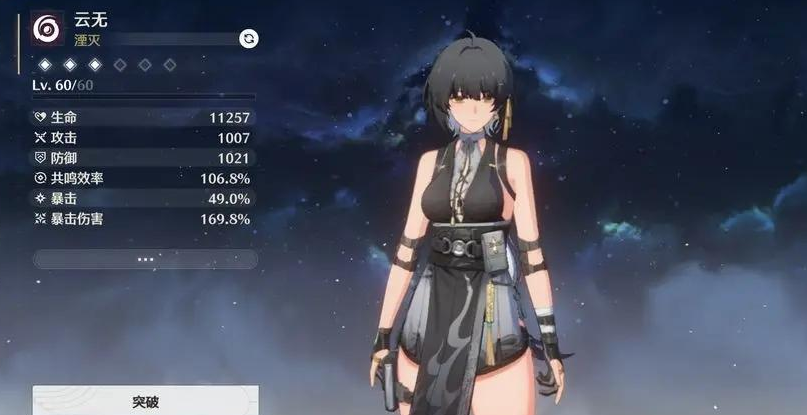This screenshot has height=415, width=807.
Task: Expand the full stats list with the ellipsis bar
Action: (145, 259)
